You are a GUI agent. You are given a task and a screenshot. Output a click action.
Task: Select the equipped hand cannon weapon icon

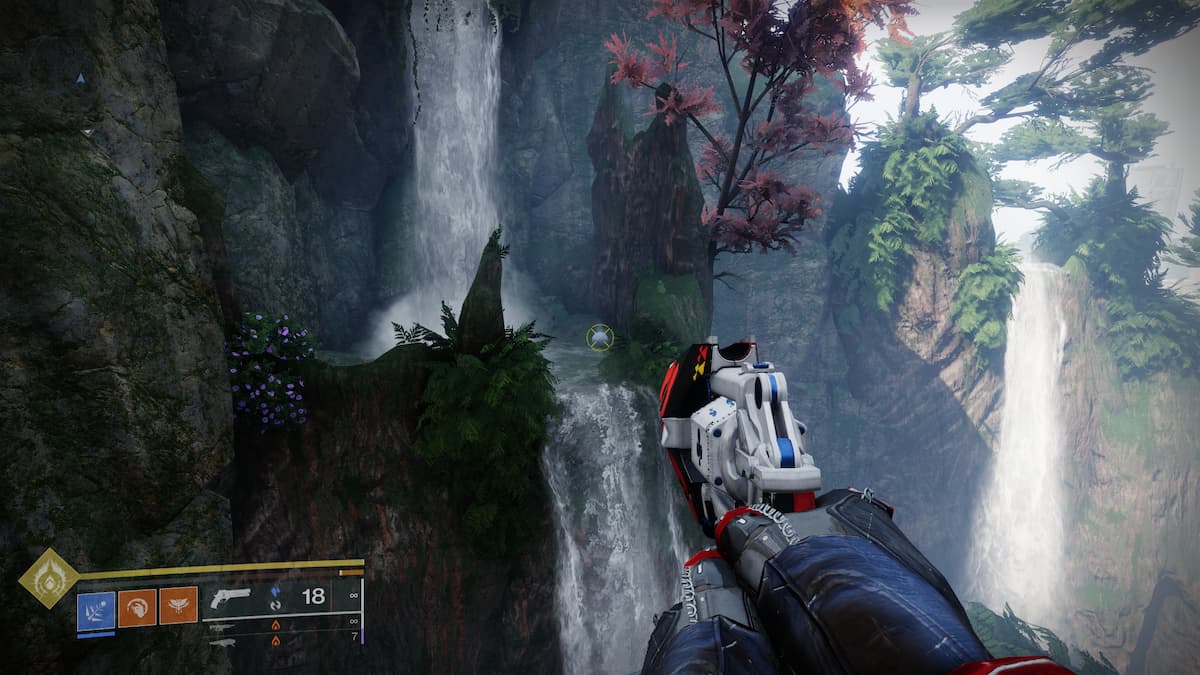(x=229, y=597)
